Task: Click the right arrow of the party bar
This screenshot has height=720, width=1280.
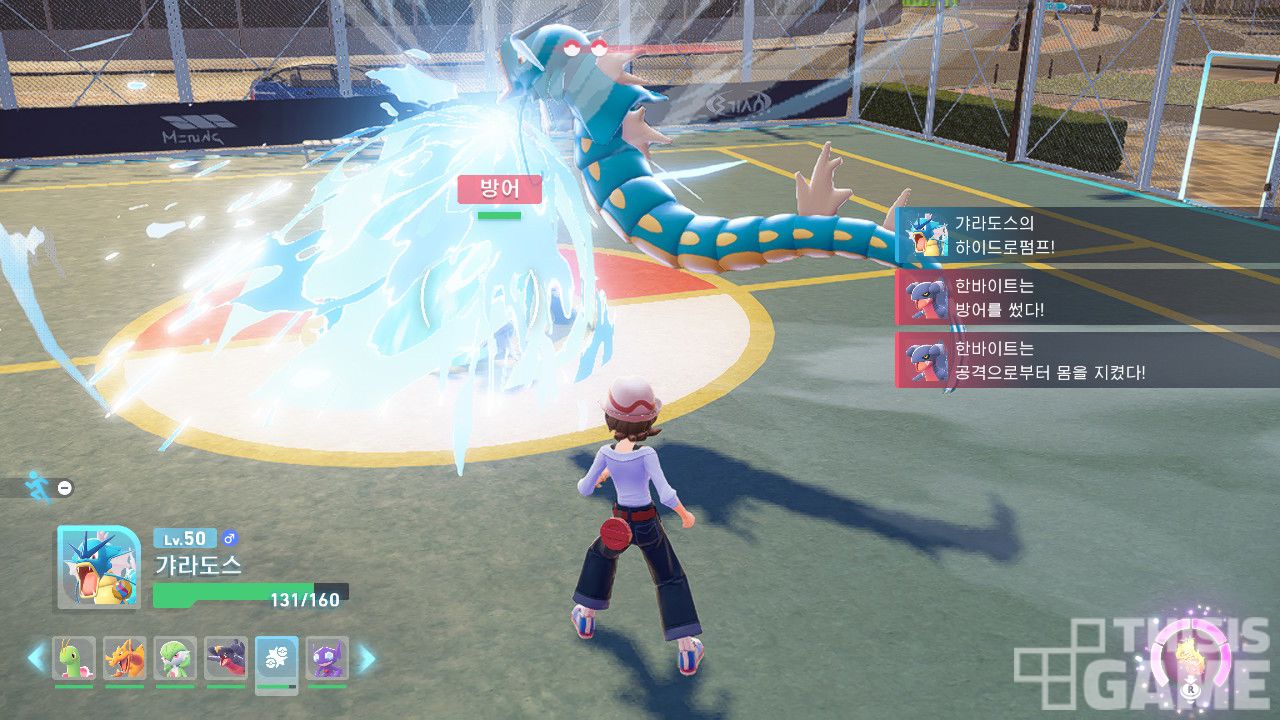Action: [x=367, y=658]
